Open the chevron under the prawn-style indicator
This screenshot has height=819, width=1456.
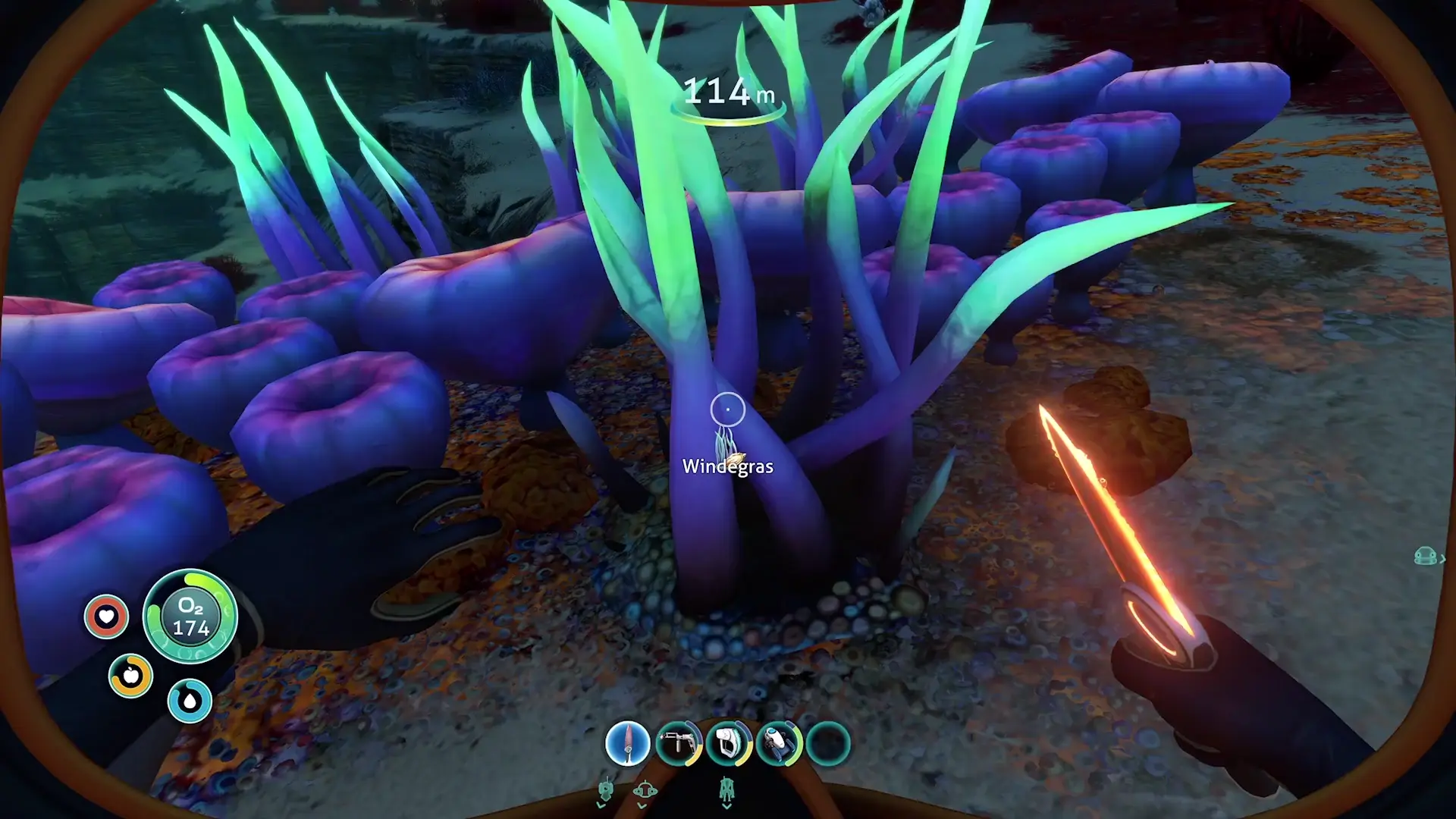pyautogui.click(x=726, y=805)
